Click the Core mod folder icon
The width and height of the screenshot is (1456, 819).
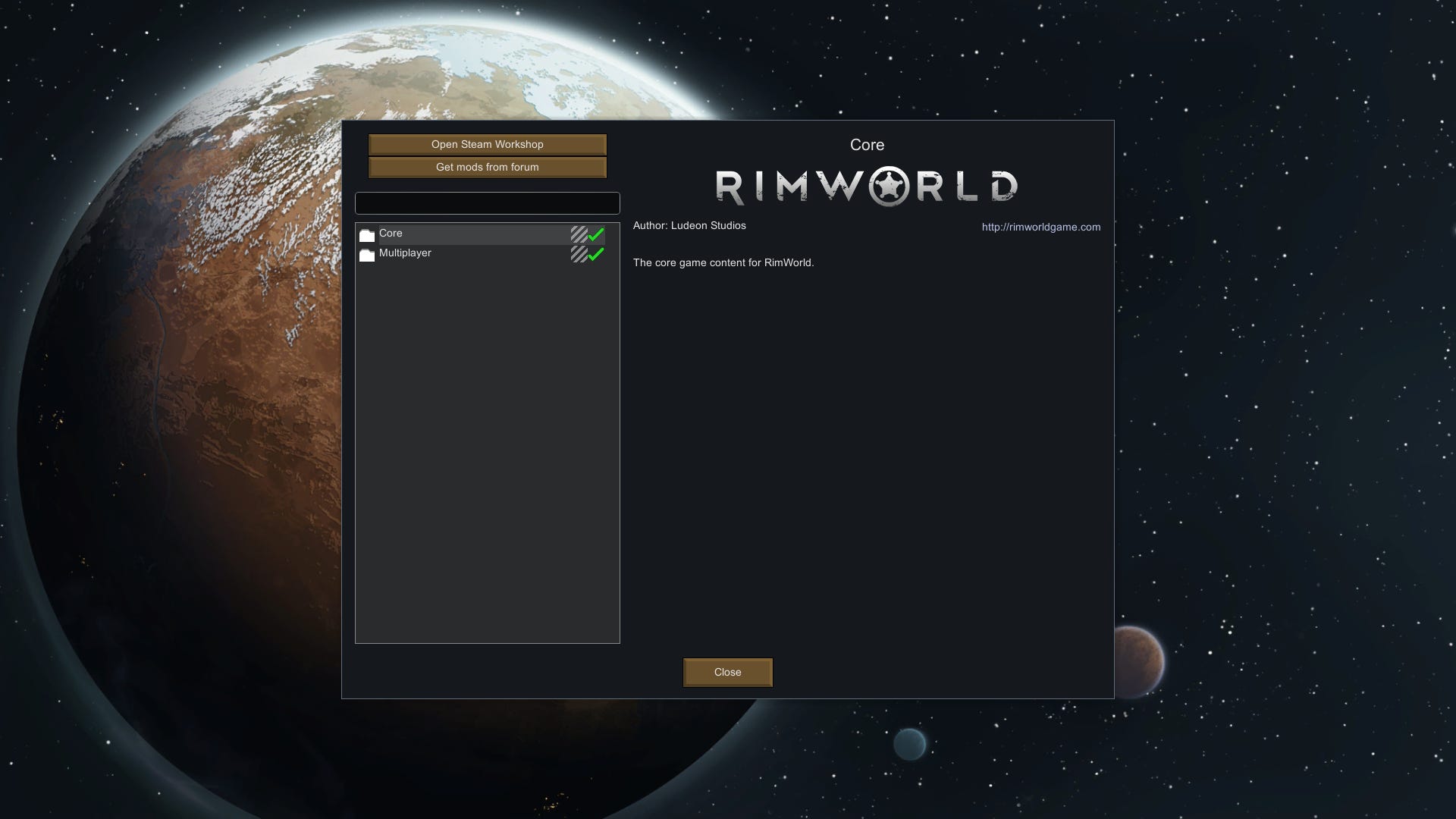pyautogui.click(x=367, y=234)
